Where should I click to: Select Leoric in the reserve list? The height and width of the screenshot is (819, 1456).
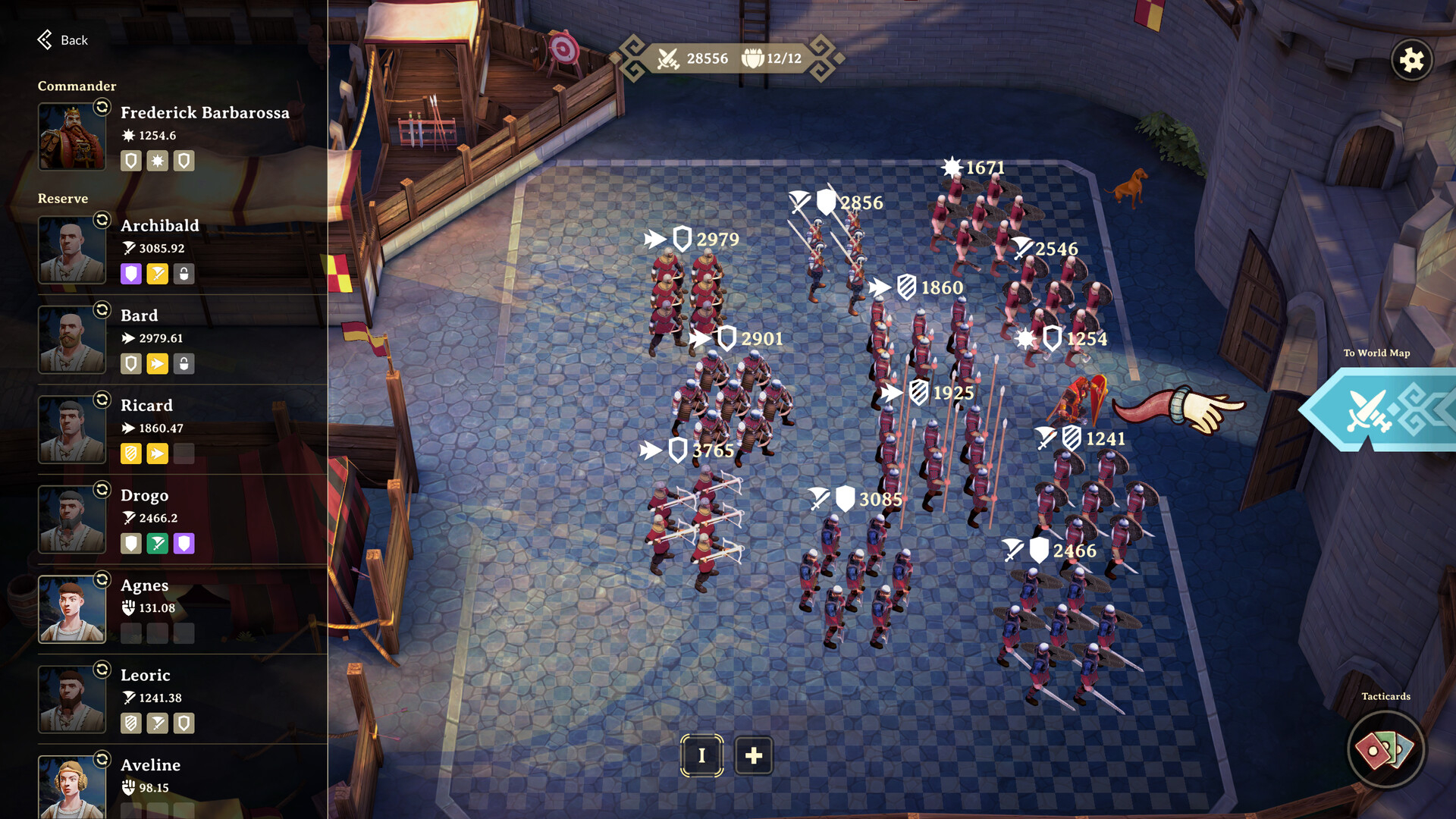[72, 699]
